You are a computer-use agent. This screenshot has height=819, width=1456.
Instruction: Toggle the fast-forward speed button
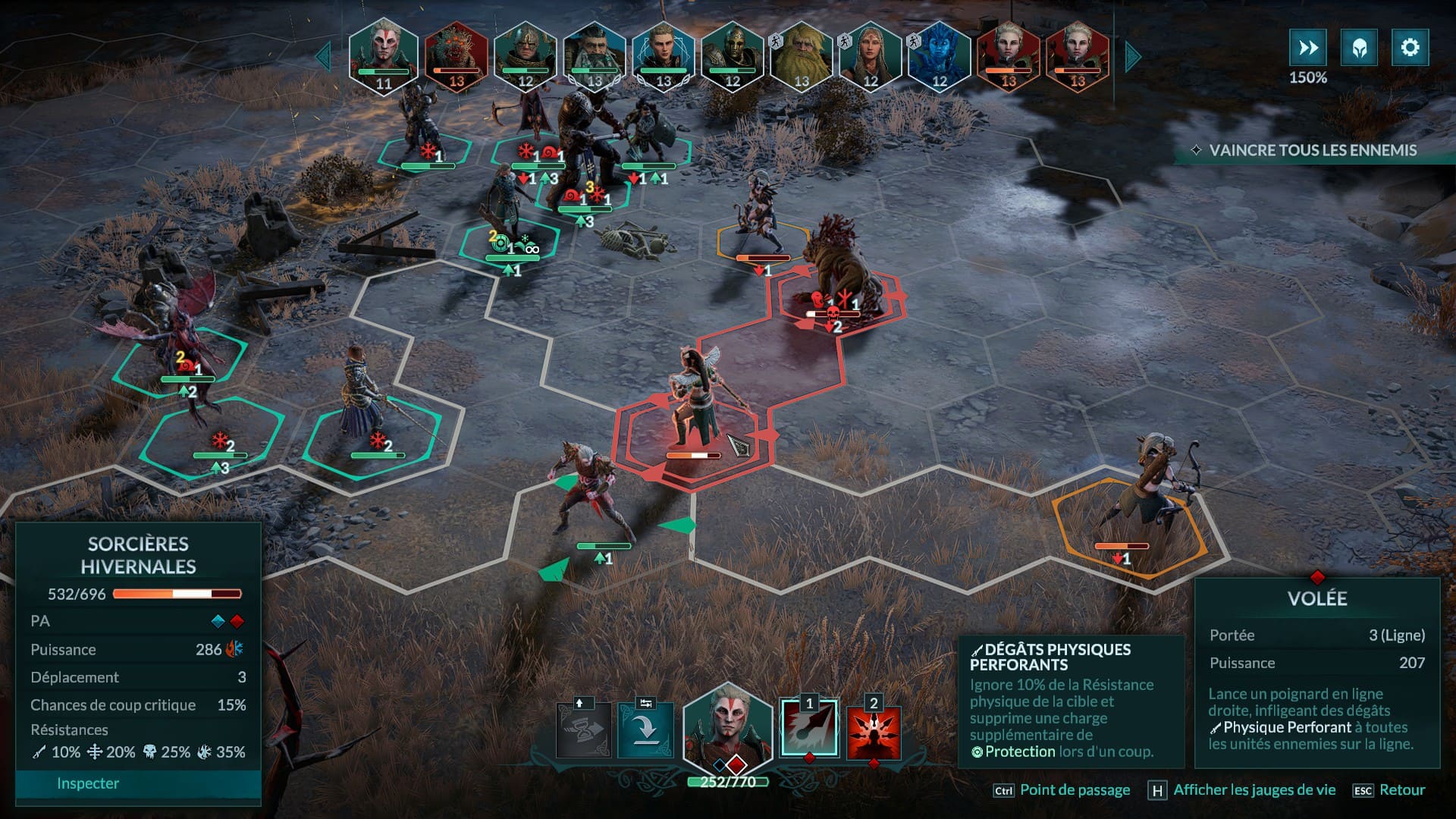coord(1308,48)
